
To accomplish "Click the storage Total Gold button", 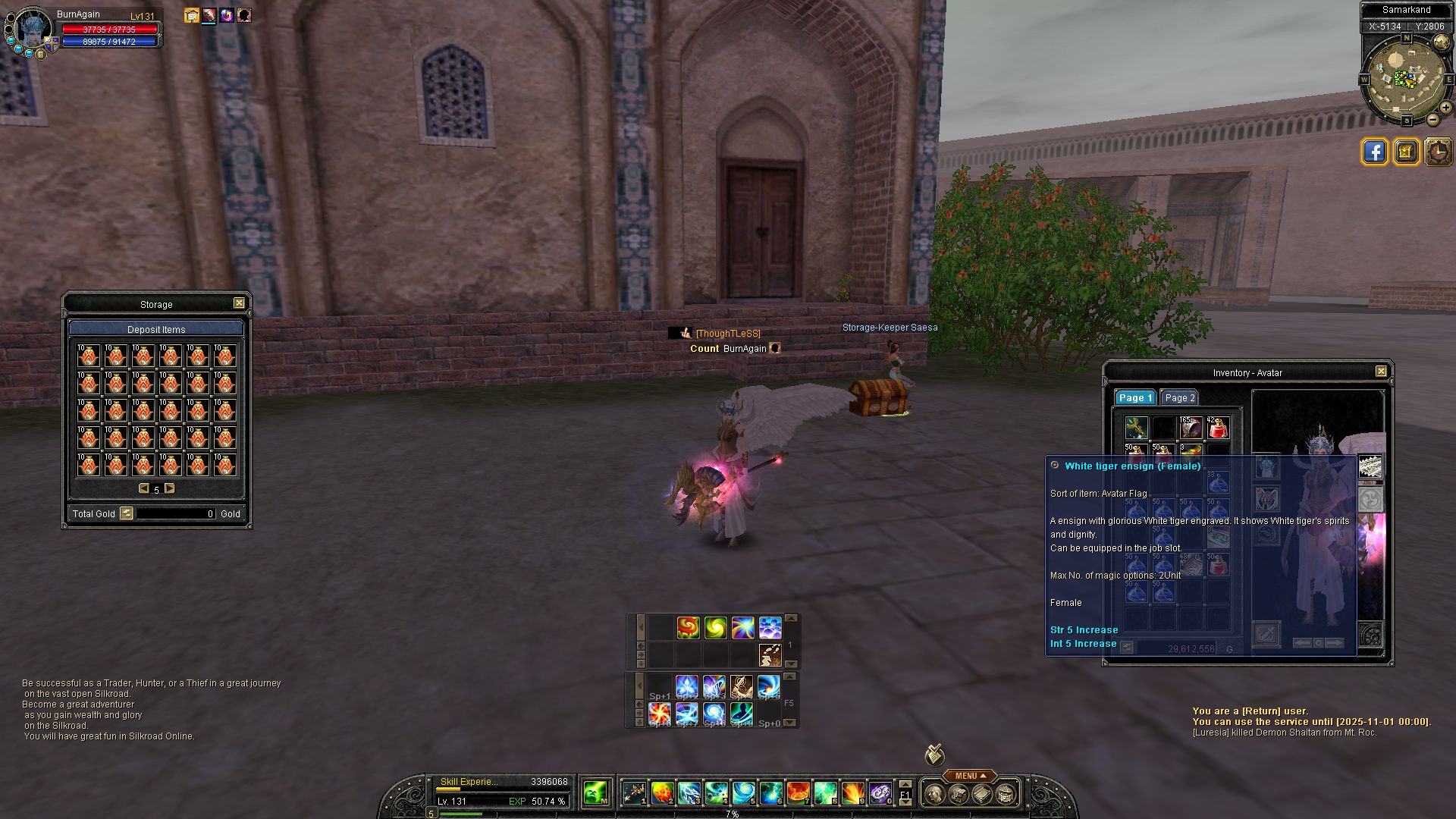I will pyautogui.click(x=127, y=513).
